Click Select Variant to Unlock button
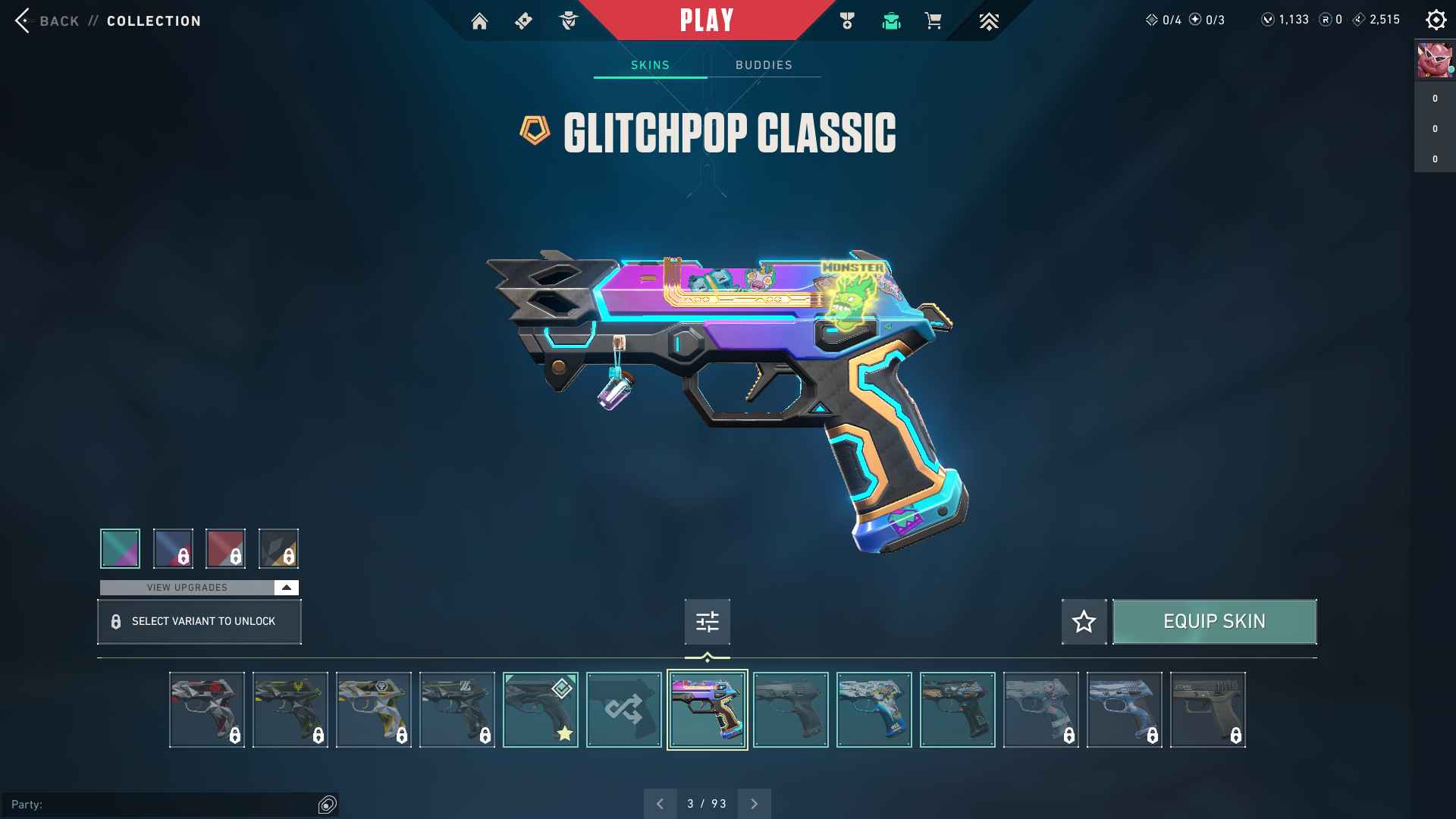The width and height of the screenshot is (1456, 819). (x=199, y=622)
